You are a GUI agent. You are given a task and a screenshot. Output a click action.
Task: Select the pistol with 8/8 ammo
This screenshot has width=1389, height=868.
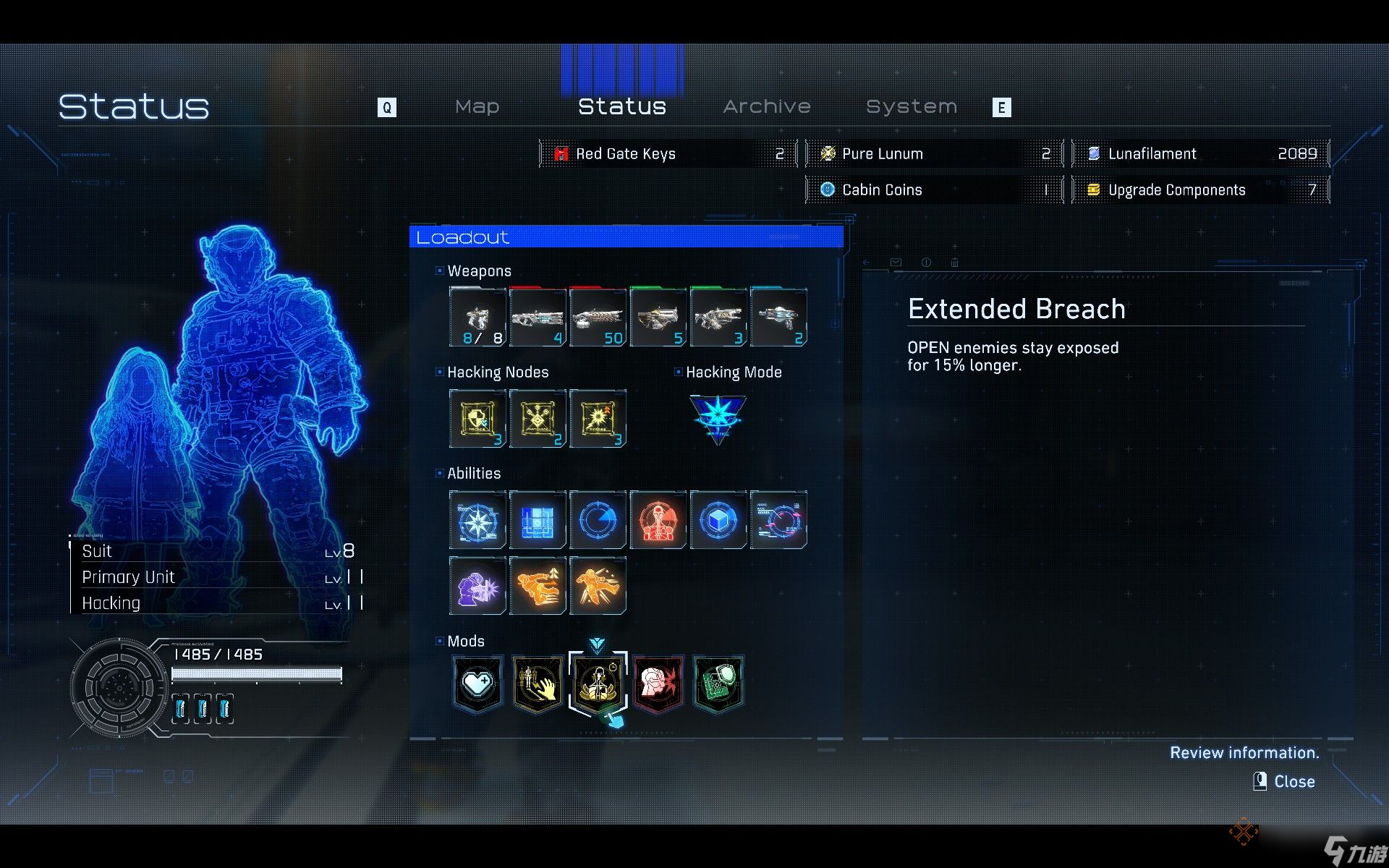[x=477, y=318]
